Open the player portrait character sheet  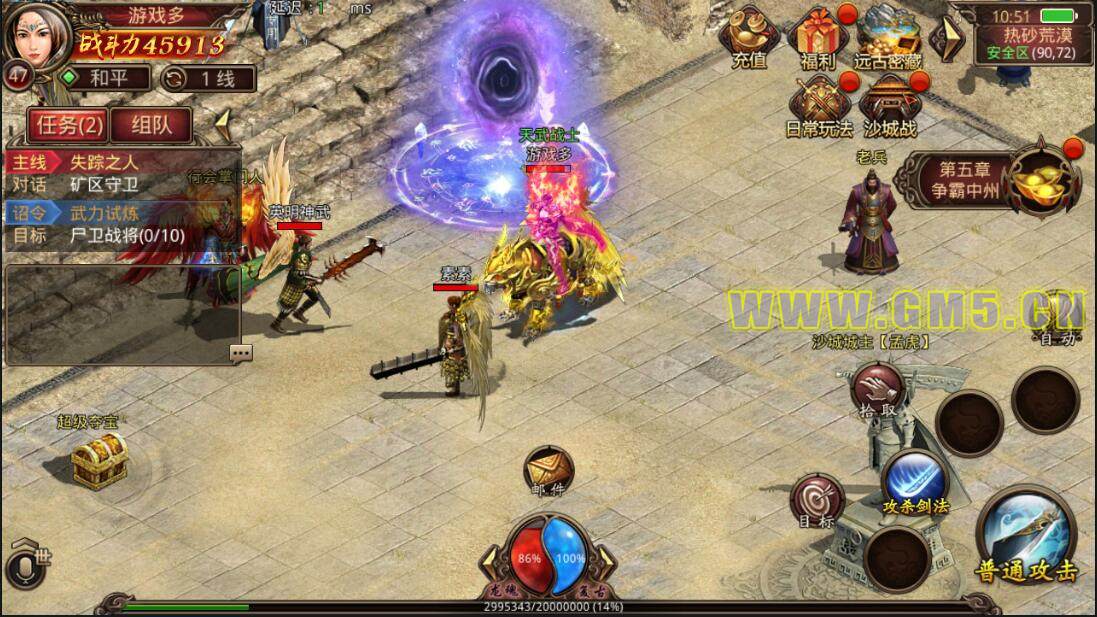coord(38,33)
